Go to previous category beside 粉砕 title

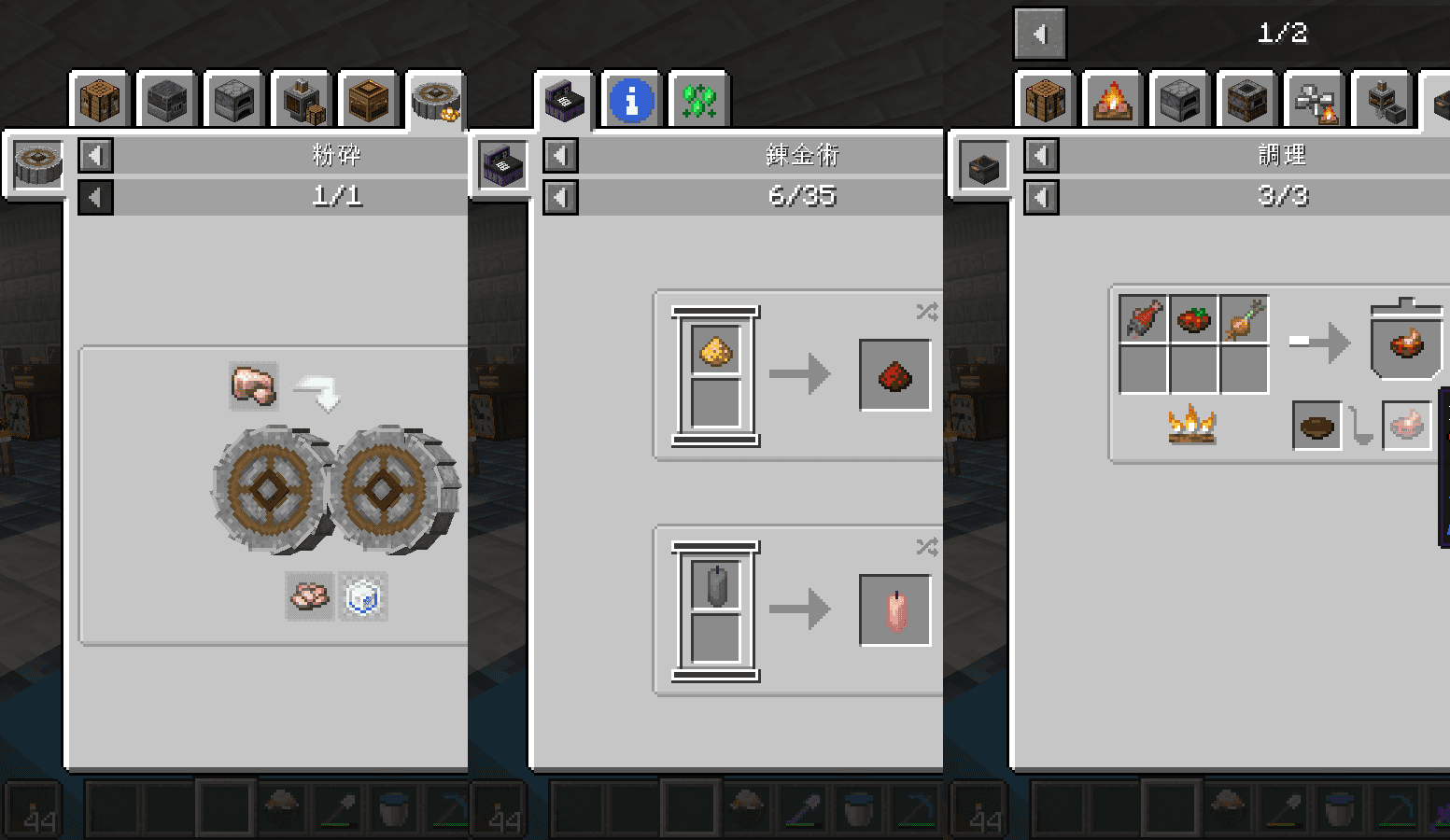95,155
